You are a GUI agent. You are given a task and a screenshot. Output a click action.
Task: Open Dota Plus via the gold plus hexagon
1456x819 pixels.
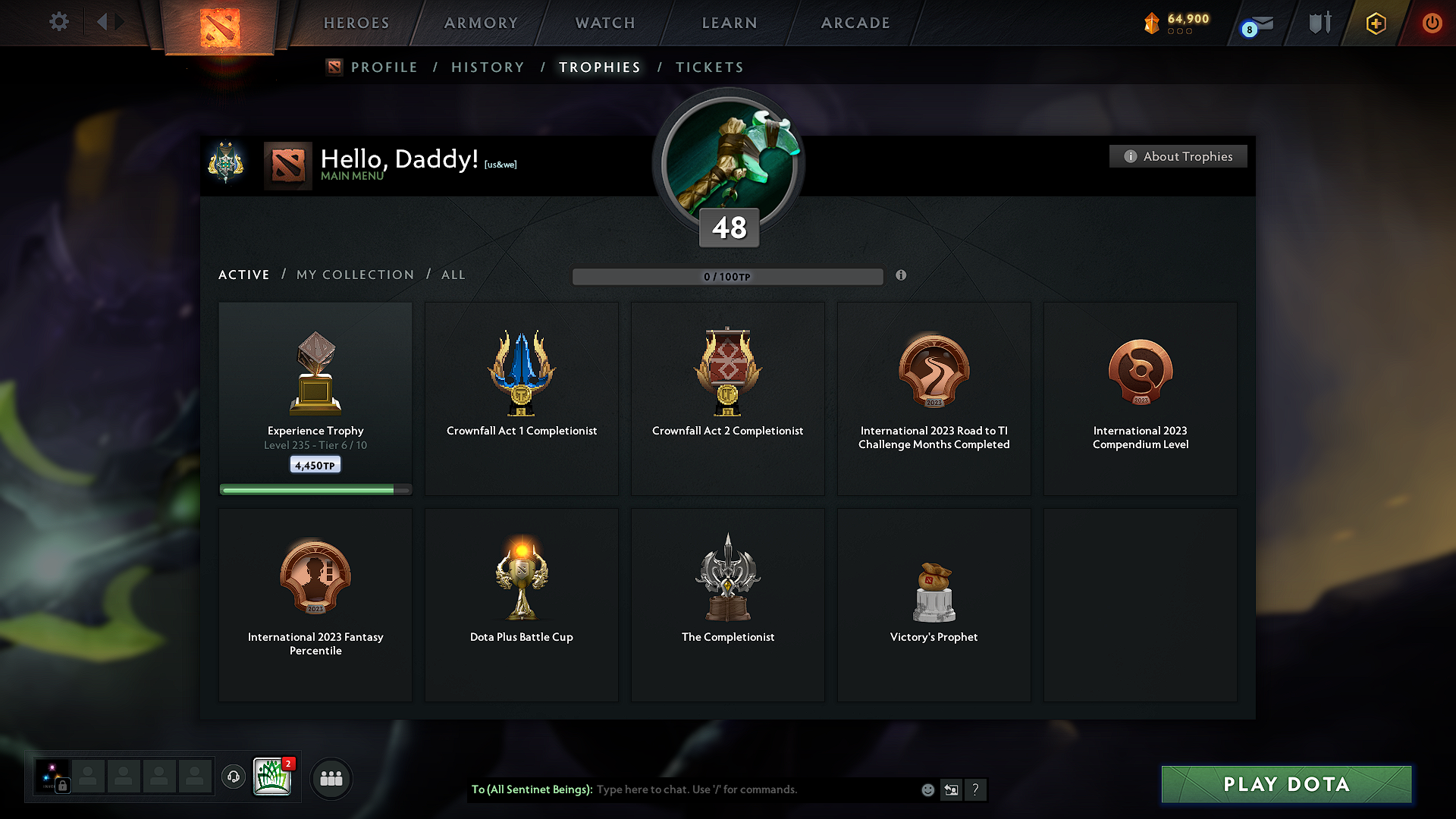[1375, 24]
